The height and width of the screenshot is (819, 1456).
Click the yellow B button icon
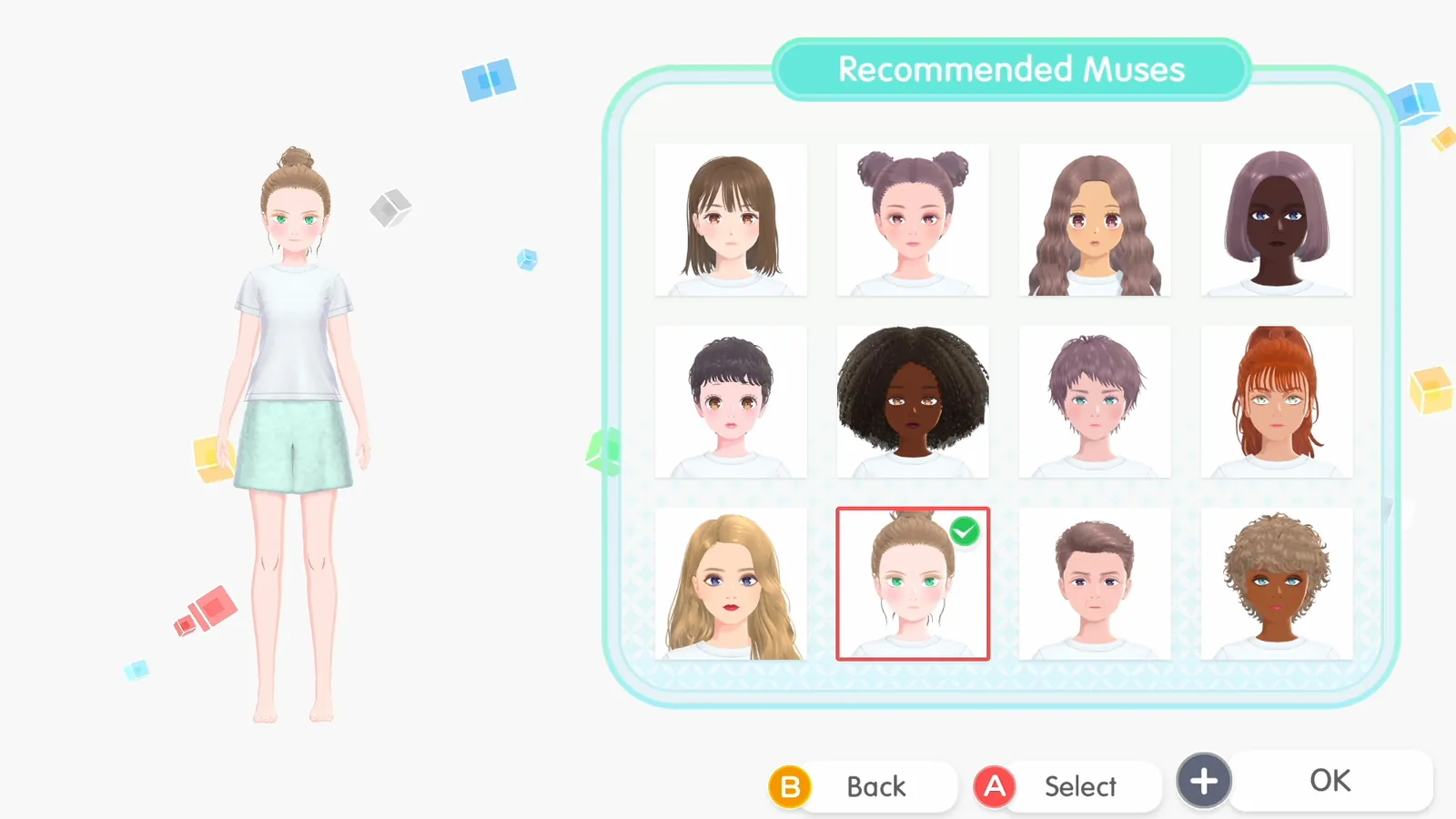(x=791, y=786)
